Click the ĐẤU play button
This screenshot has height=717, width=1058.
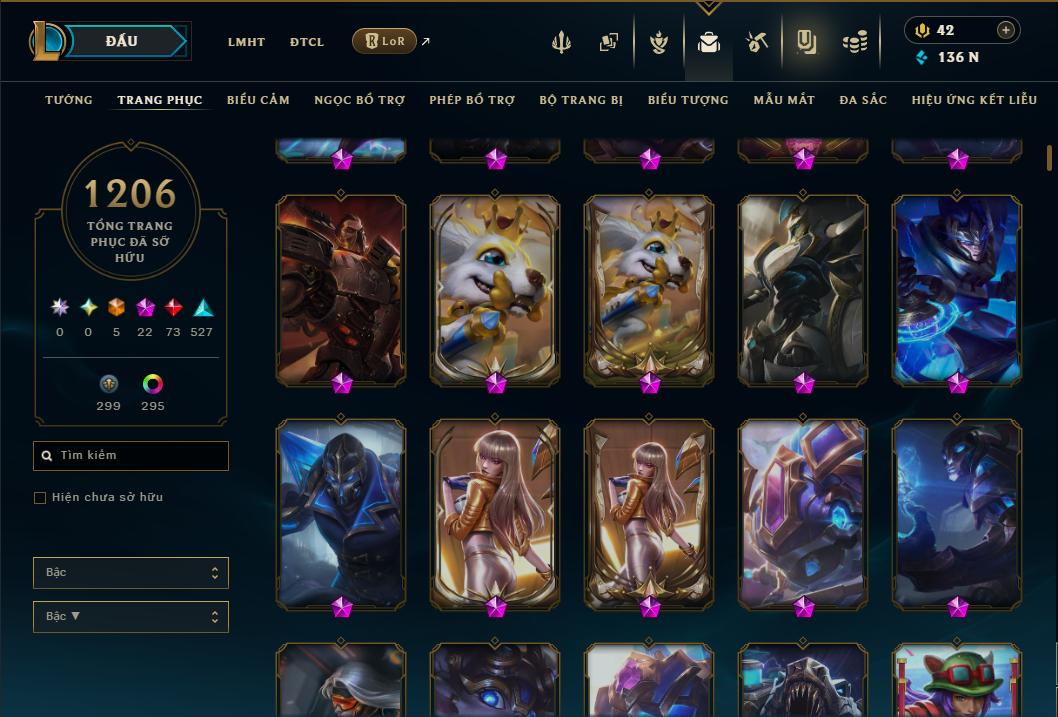point(122,41)
